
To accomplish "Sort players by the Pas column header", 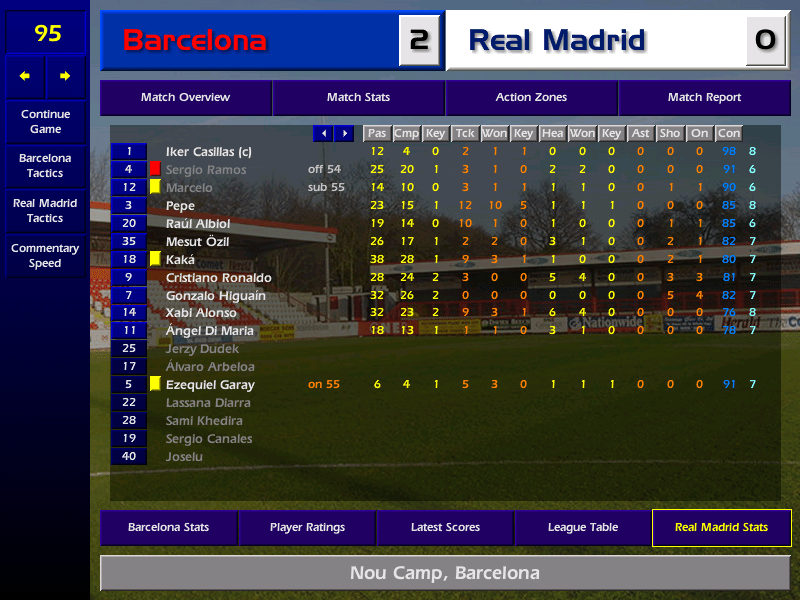I will click(x=376, y=133).
